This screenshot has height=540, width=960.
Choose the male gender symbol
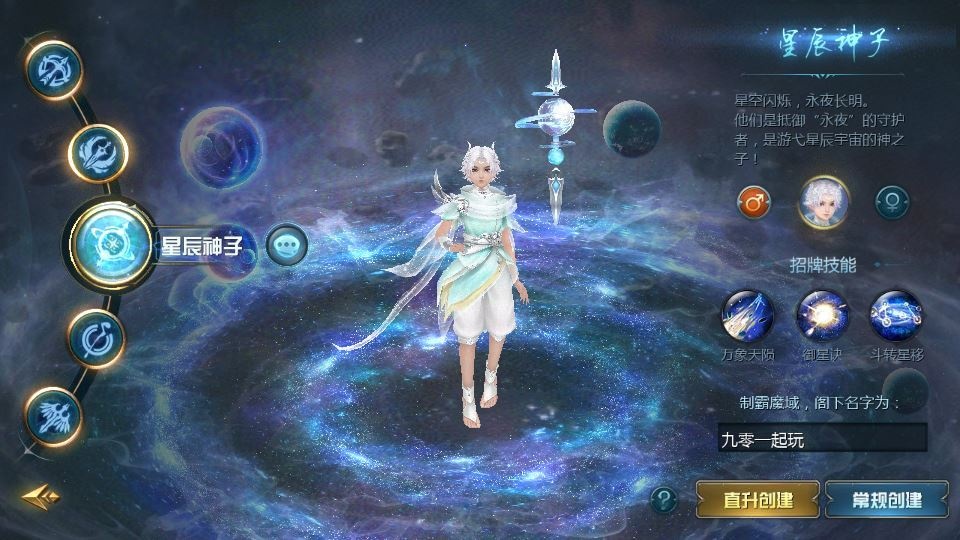[x=754, y=202]
